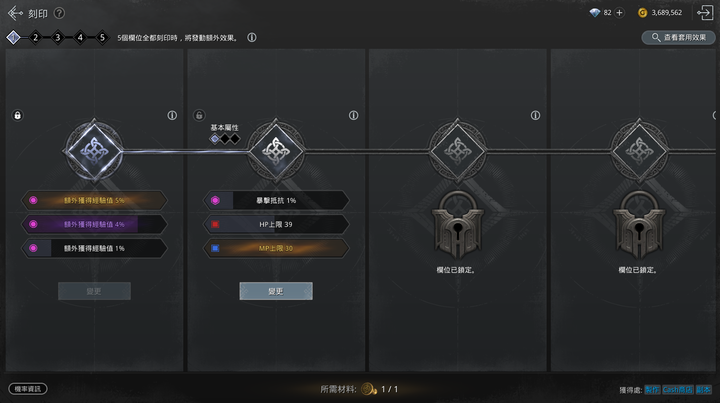Choose engraving page 4
Viewport: 720px width, 403px height.
[80, 37]
